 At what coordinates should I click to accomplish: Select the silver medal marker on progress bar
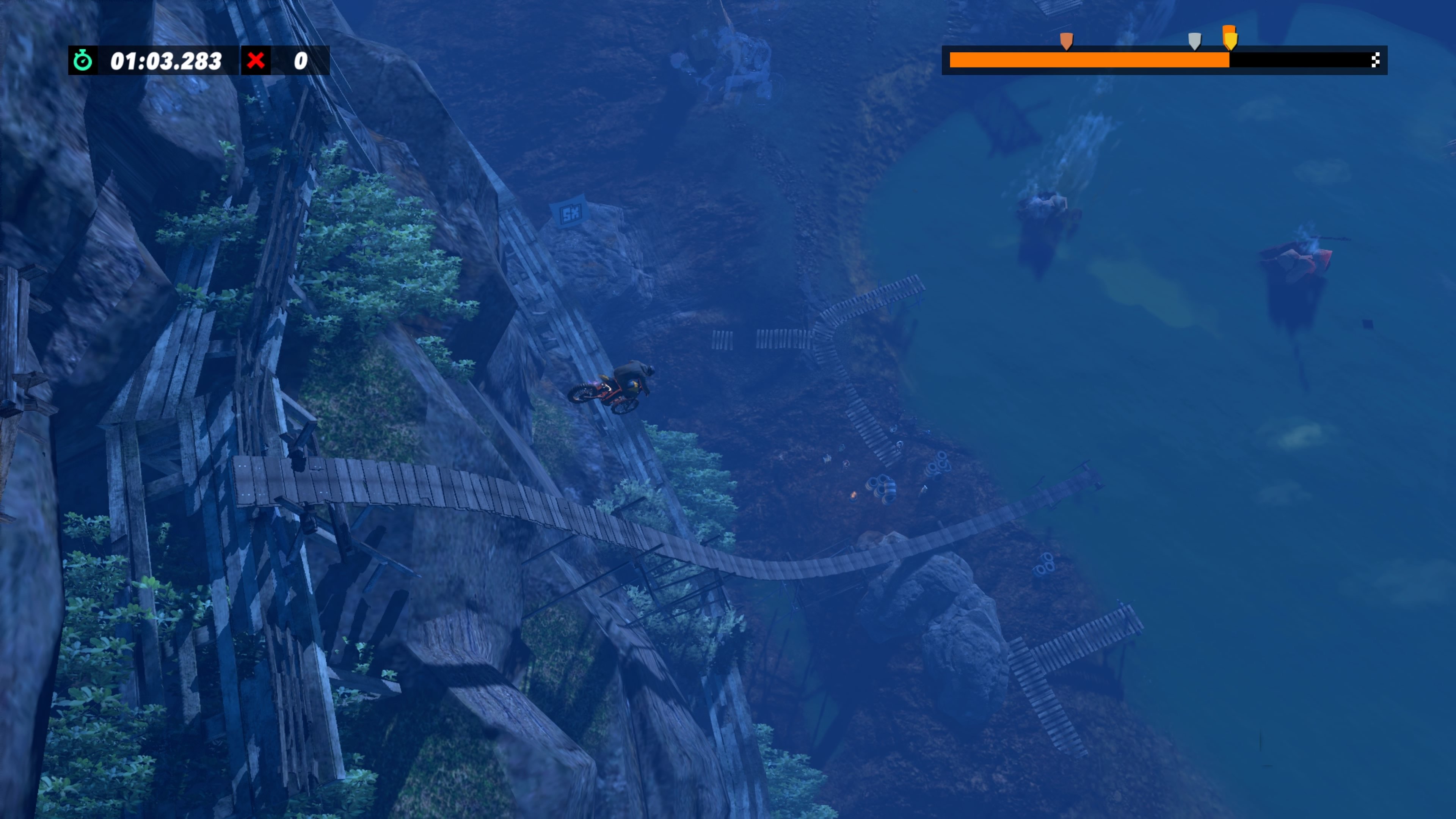tap(1194, 41)
